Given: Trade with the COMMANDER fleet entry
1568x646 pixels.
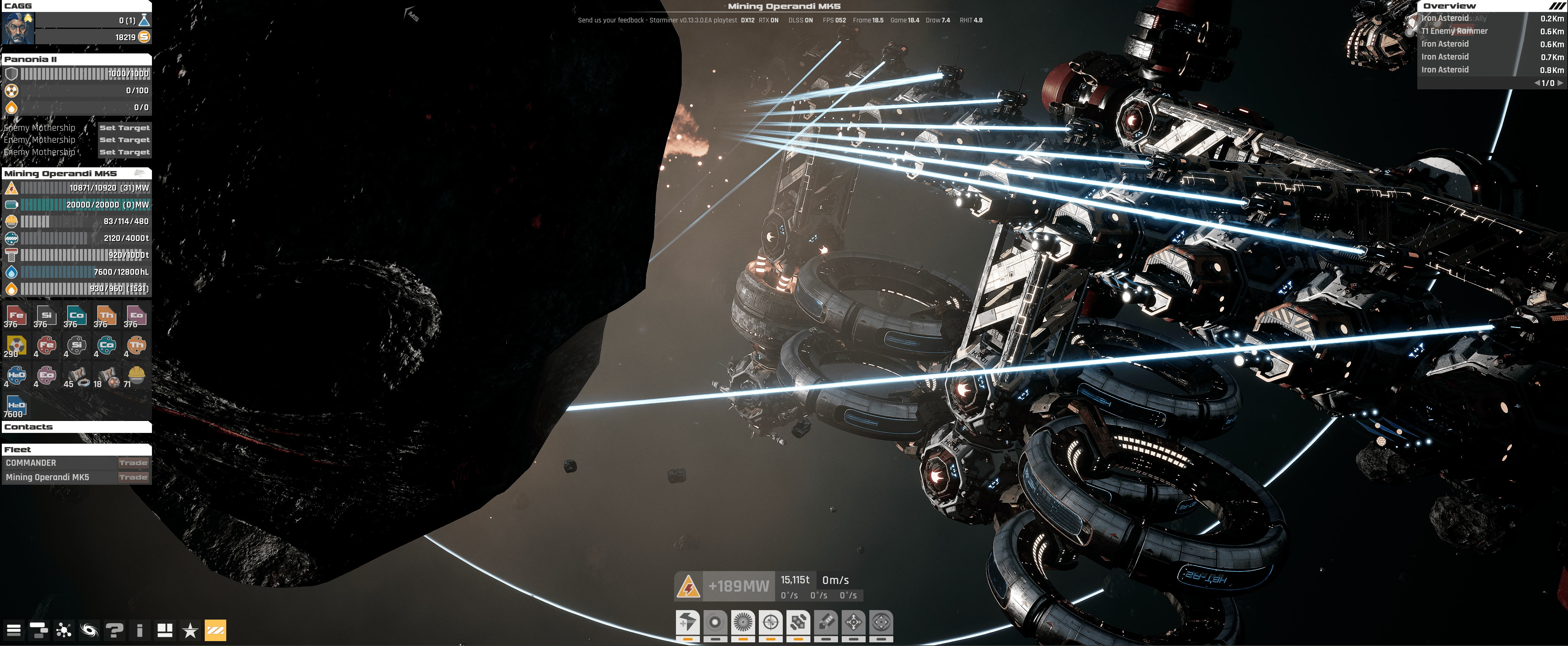Looking at the screenshot, I should tap(133, 463).
